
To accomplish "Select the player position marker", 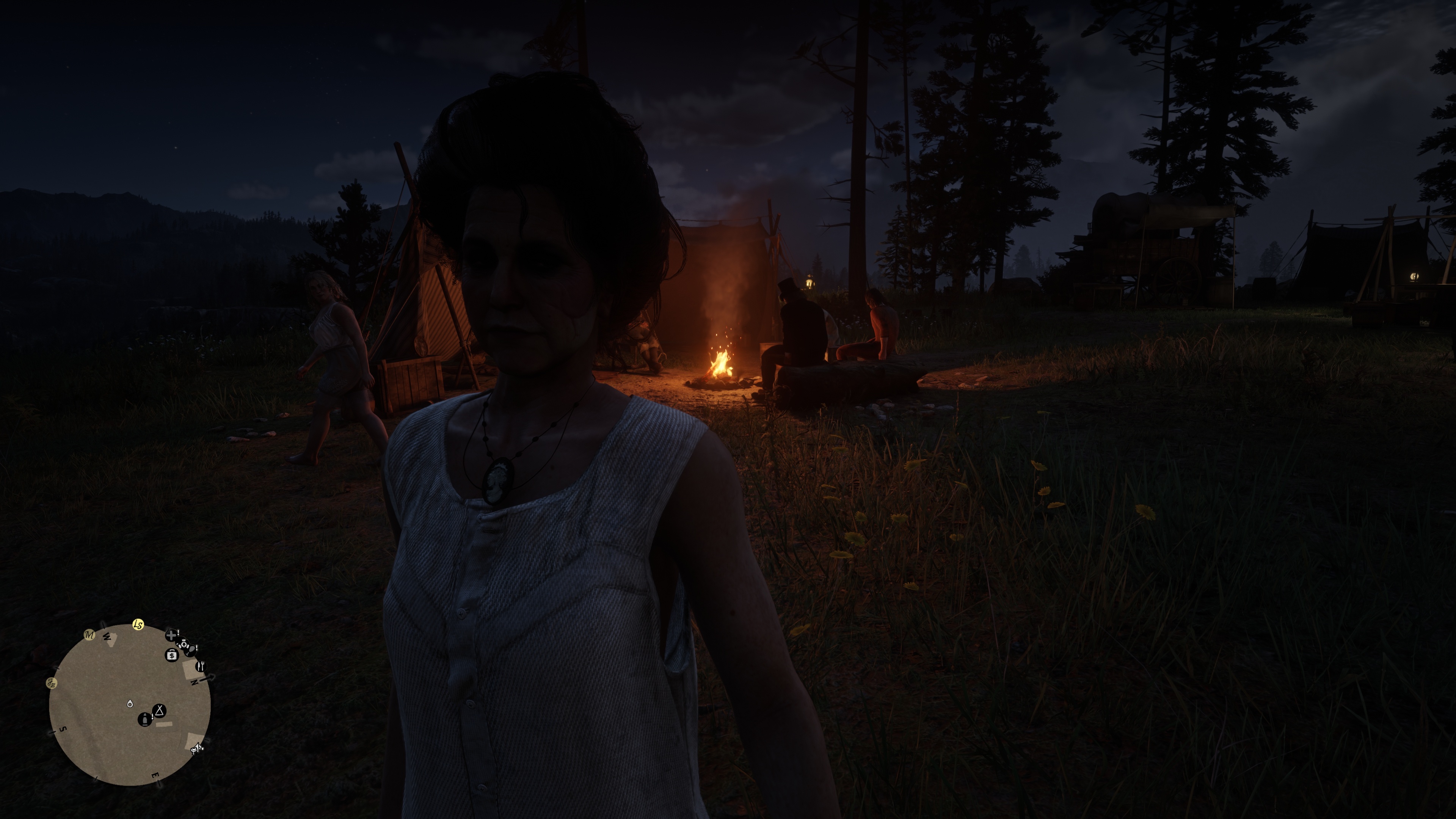I will click(130, 704).
